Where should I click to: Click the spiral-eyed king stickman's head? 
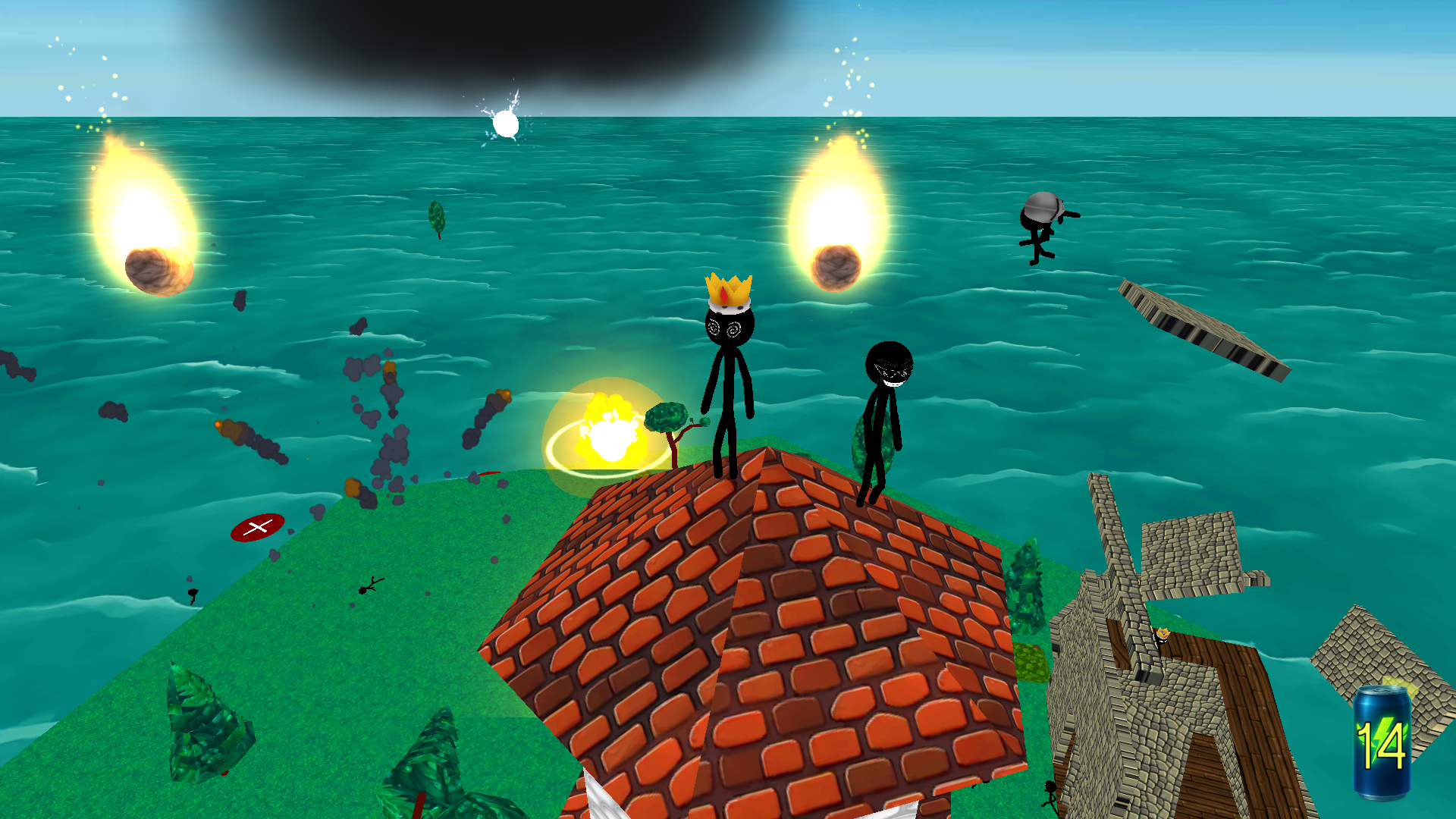730,326
